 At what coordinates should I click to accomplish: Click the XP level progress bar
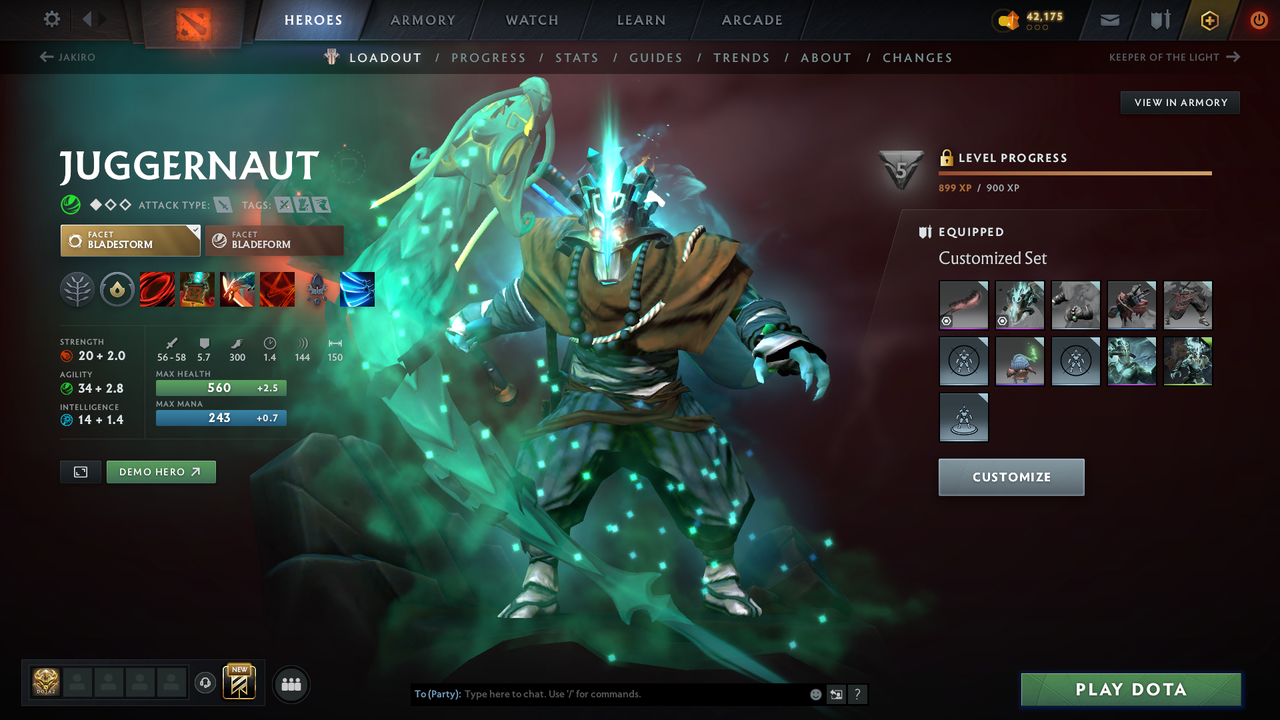pyautogui.click(x=1075, y=171)
